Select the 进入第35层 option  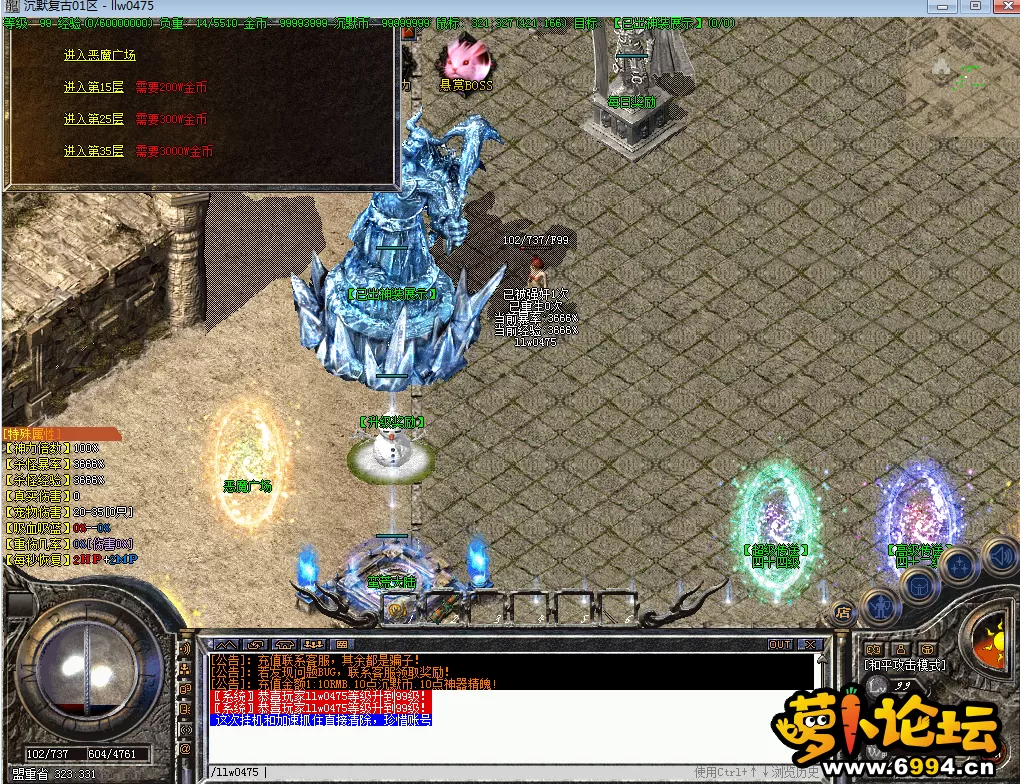(93, 151)
